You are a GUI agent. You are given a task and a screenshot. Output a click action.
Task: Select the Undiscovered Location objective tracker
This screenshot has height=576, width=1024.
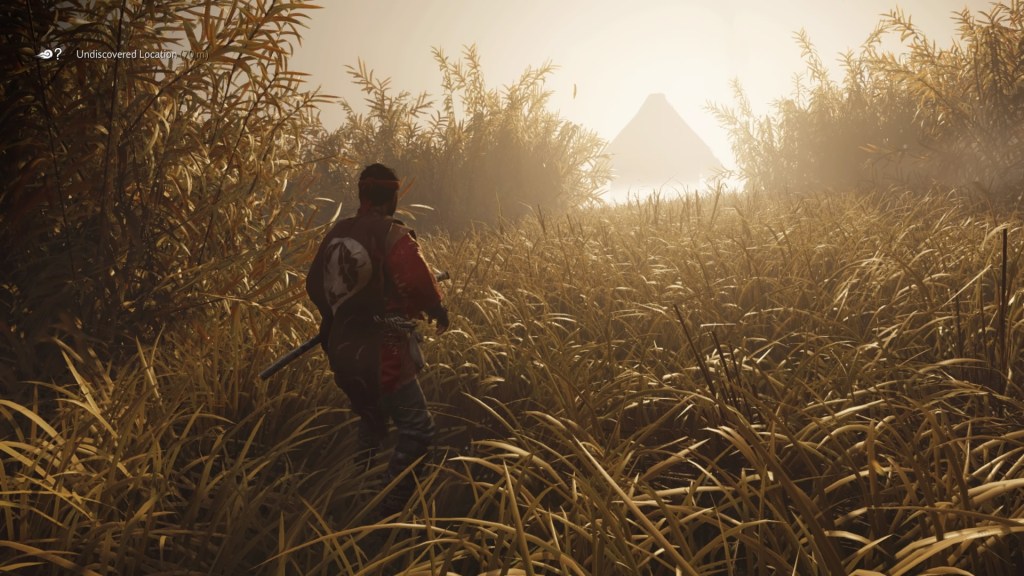click(125, 54)
